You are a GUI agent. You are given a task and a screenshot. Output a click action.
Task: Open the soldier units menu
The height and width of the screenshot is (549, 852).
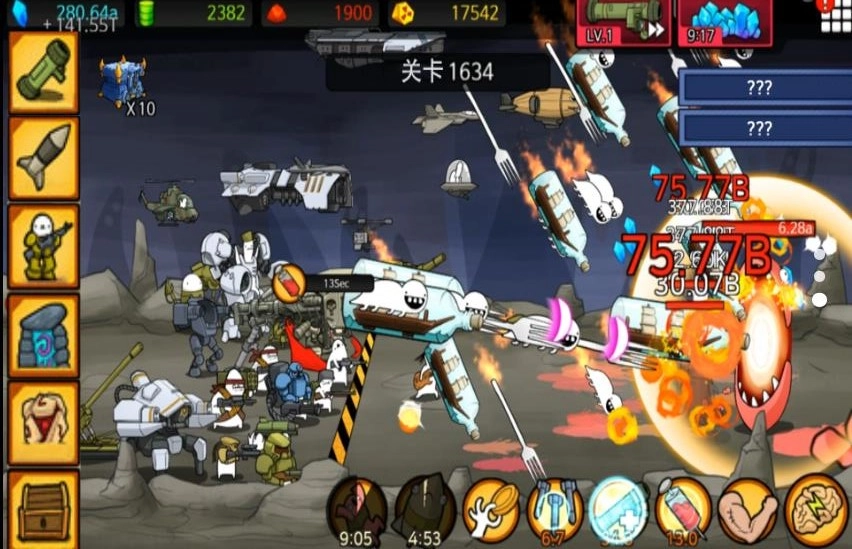point(44,246)
